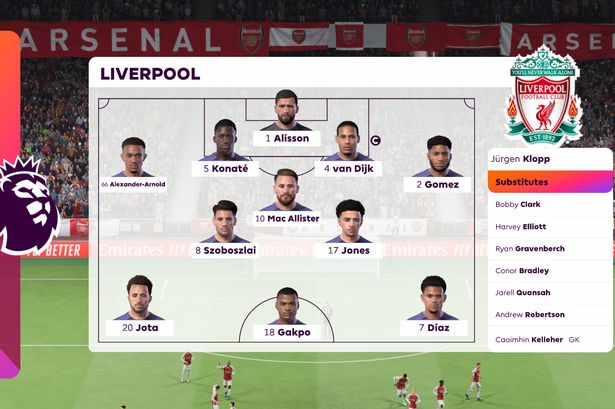Select Jarell Quansah on the bench
Viewport: 615px width, 409px height.
point(550,292)
